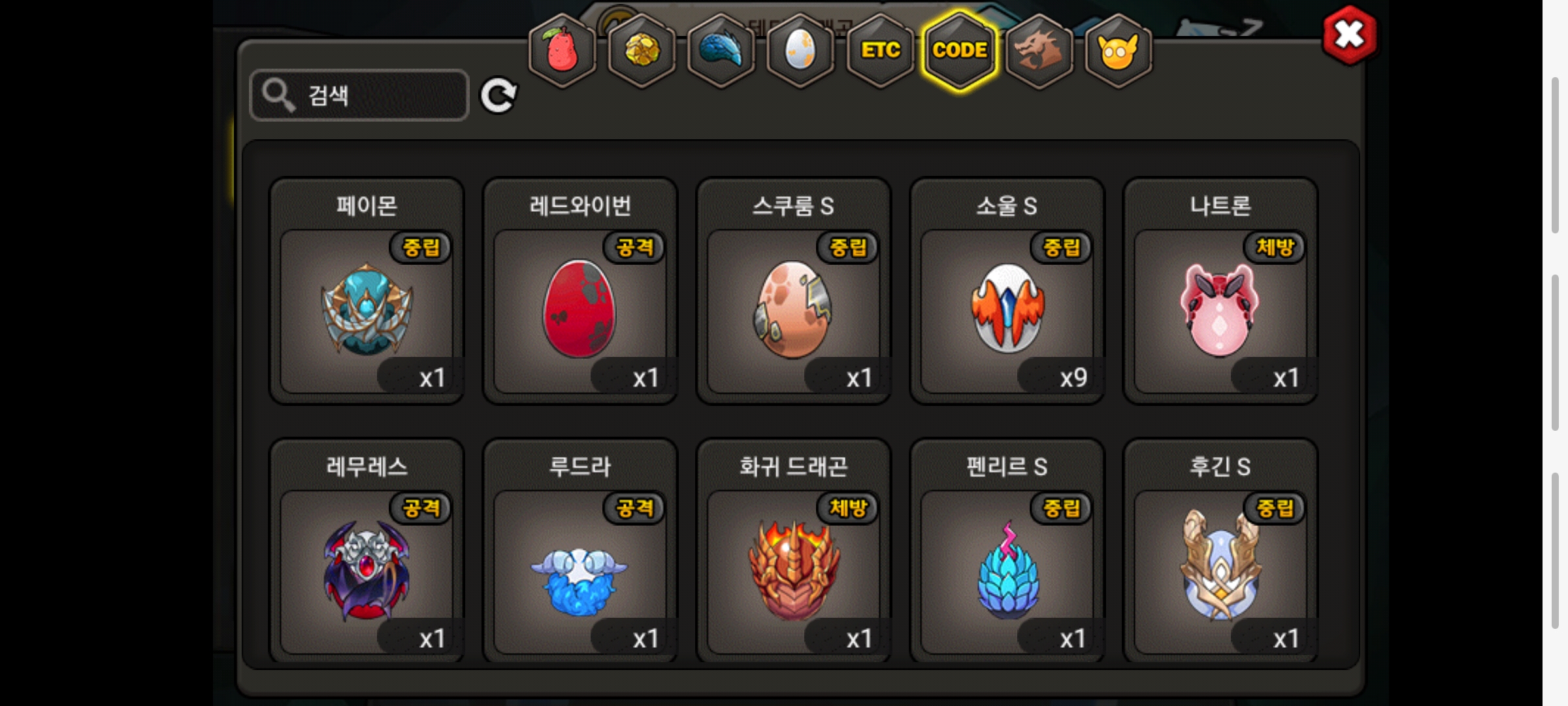Close the inventory window with the red X
Screen dimensions: 1568x706
pos(1349,35)
